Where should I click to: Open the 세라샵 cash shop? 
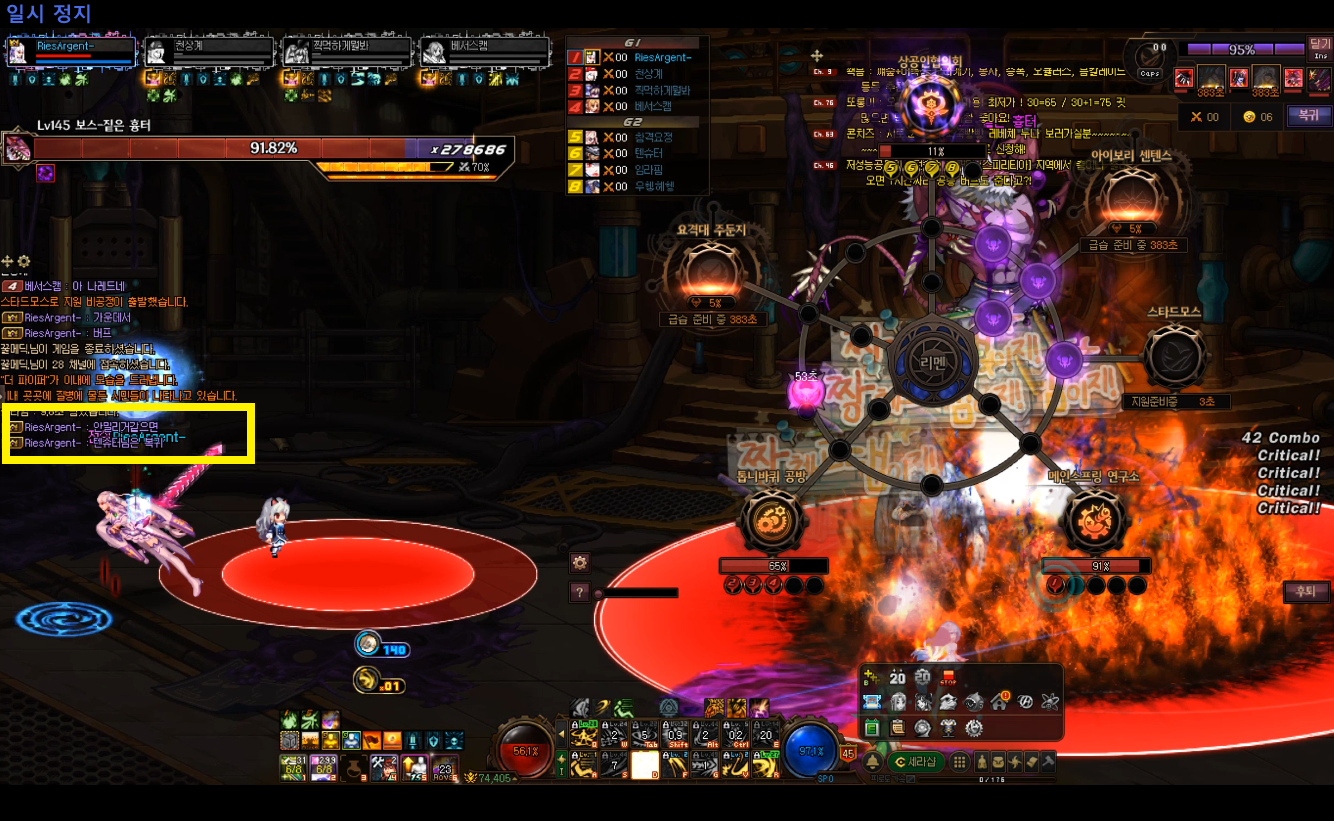point(915,762)
